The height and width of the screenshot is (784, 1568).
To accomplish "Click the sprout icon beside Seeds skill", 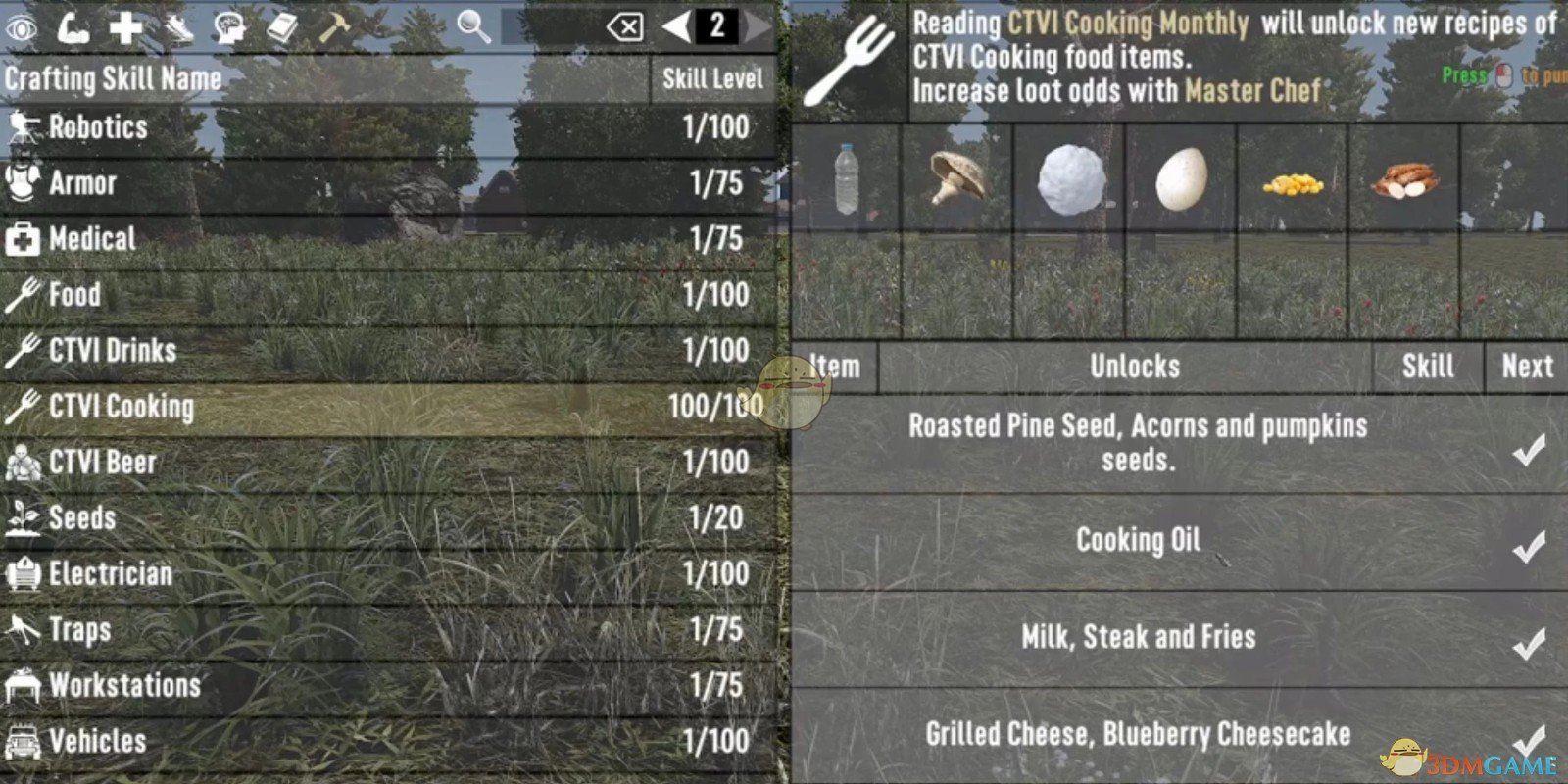I will coord(22,517).
